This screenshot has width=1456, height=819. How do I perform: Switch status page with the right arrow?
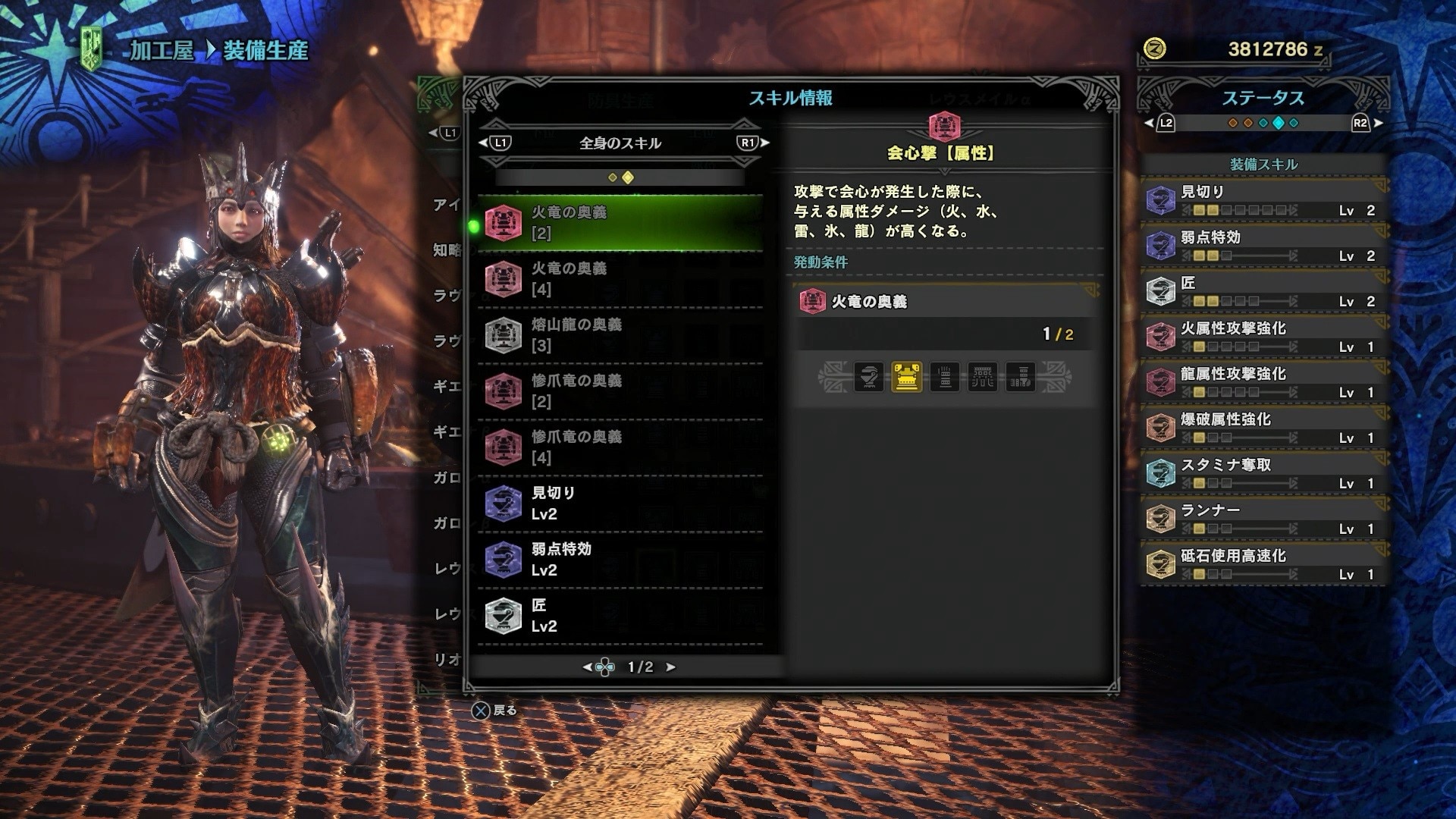(1379, 123)
